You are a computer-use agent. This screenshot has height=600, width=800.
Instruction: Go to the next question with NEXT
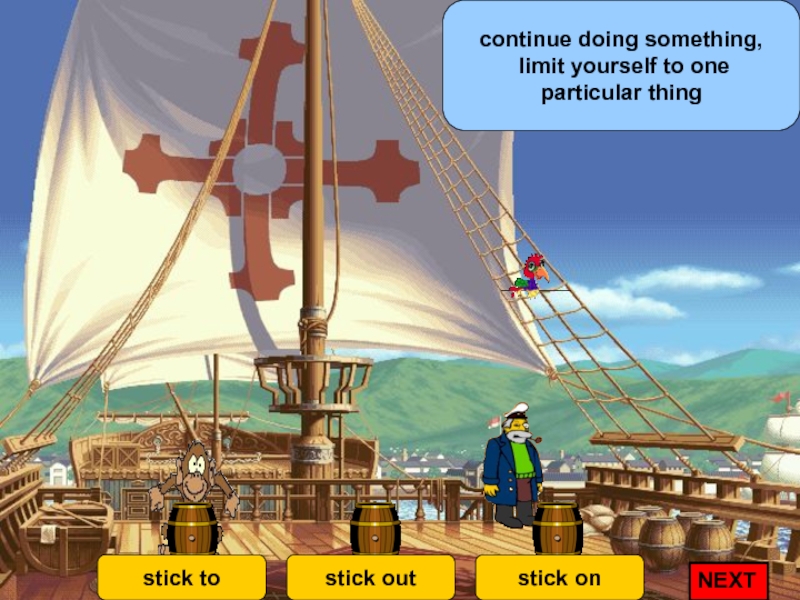[727, 580]
